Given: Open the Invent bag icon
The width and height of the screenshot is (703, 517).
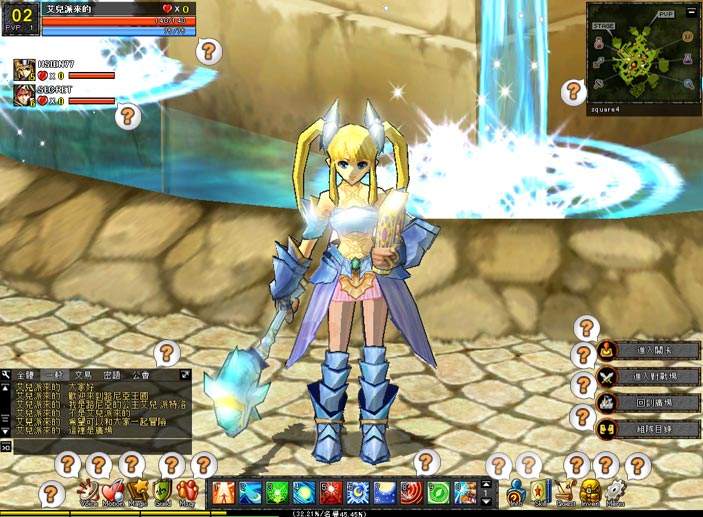Looking at the screenshot, I should (x=591, y=492).
